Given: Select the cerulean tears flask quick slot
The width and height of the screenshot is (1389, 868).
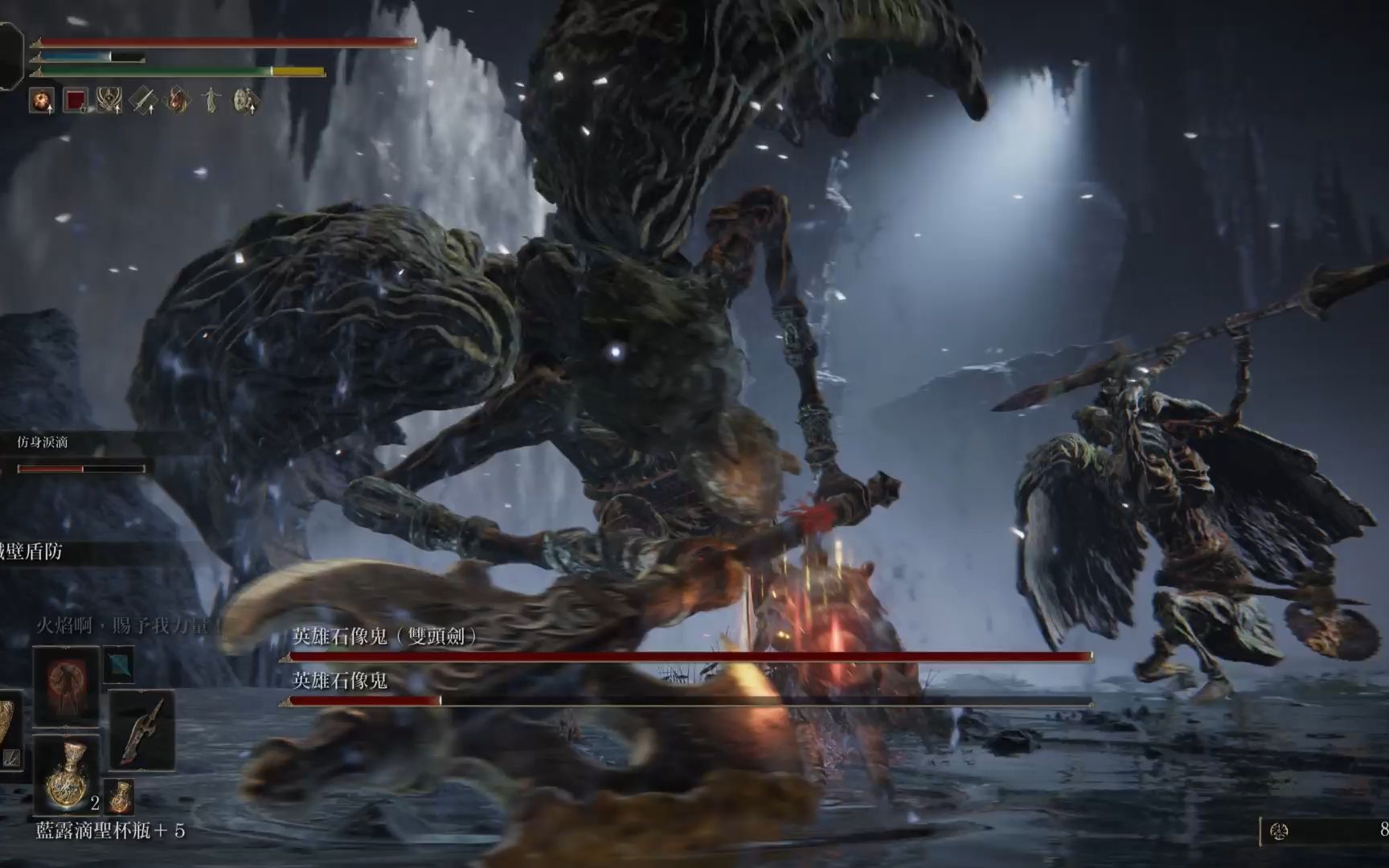Looking at the screenshot, I should pos(66,775).
